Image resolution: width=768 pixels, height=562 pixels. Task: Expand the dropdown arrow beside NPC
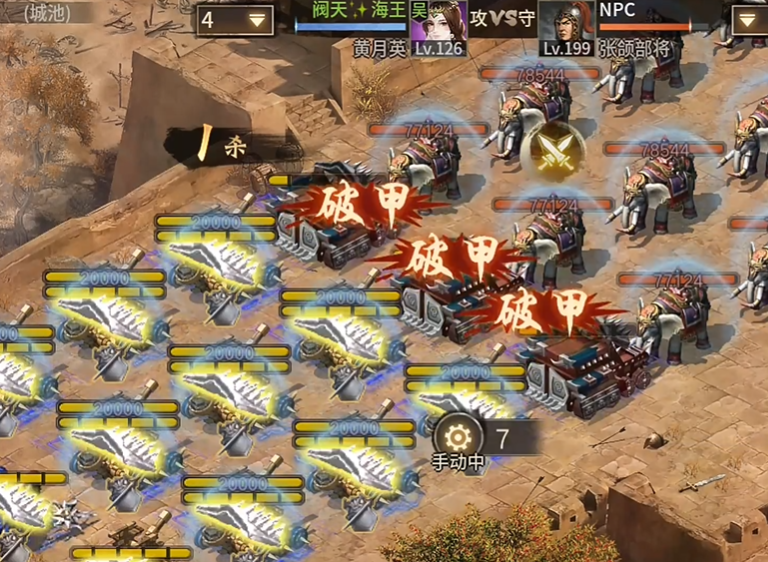pyautogui.click(x=750, y=19)
